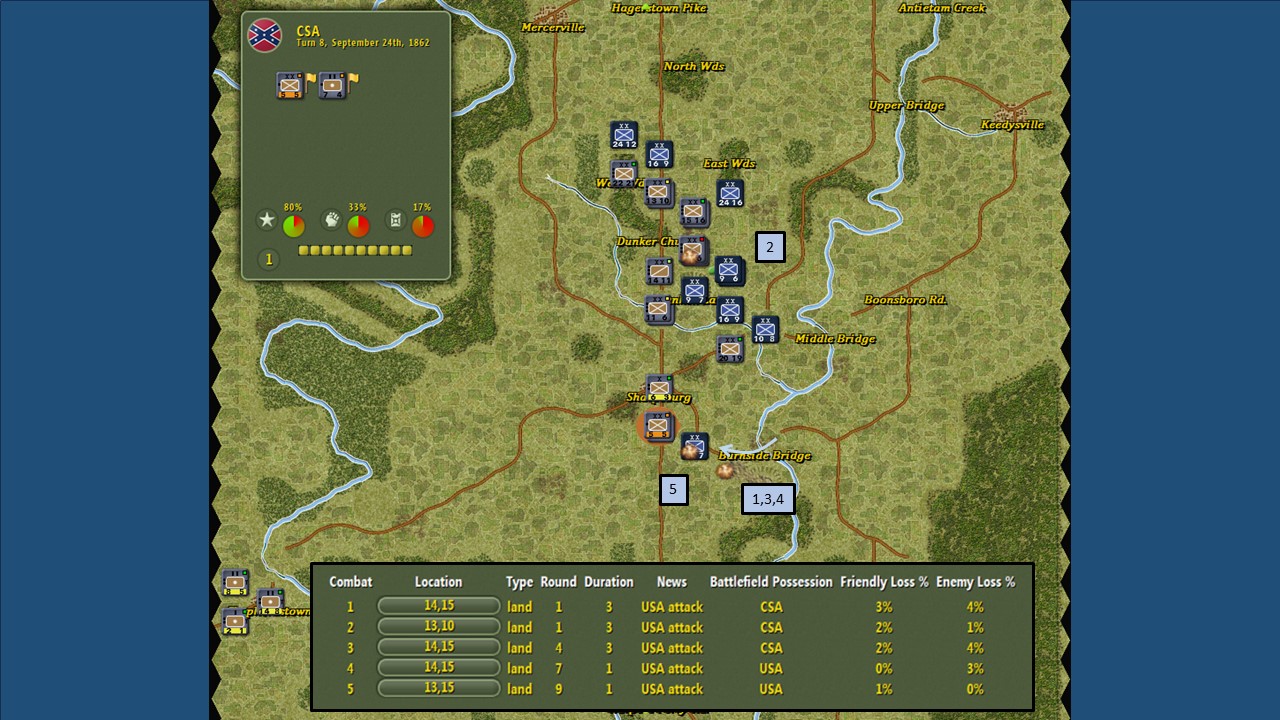This screenshot has width=1280, height=720.
Task: Select the 10-8 unit near Middle Bridge
Action: click(764, 328)
